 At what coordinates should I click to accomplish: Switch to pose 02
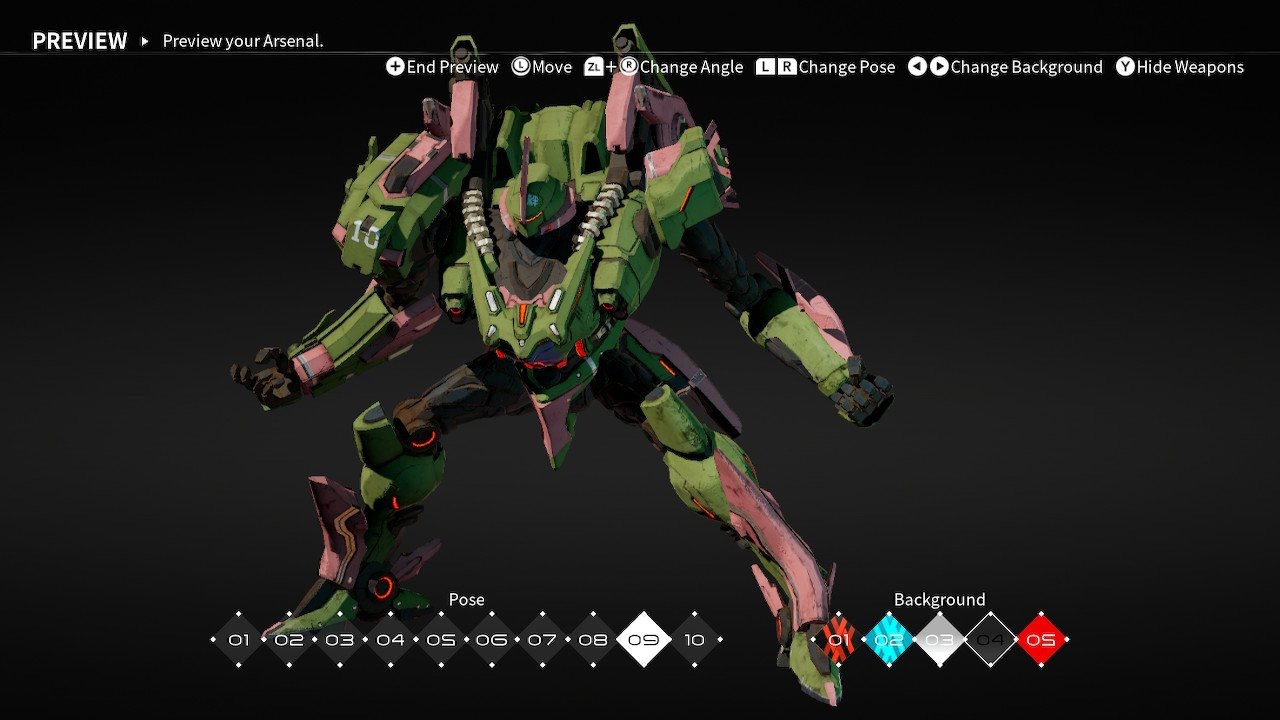coord(289,640)
